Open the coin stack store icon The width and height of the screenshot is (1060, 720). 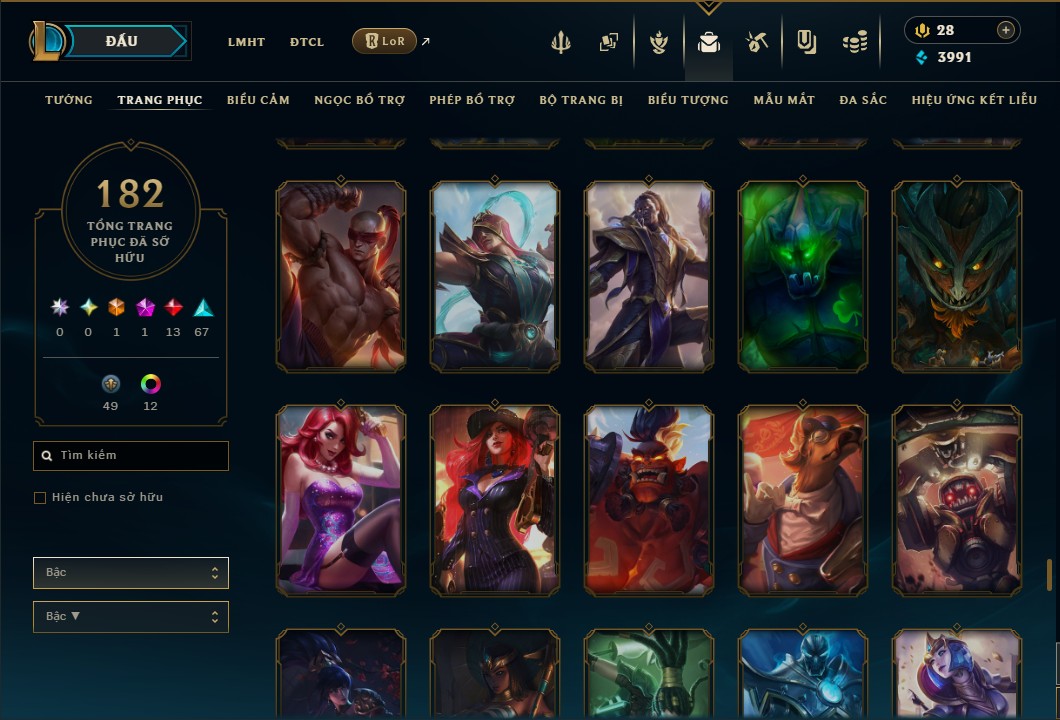854,42
